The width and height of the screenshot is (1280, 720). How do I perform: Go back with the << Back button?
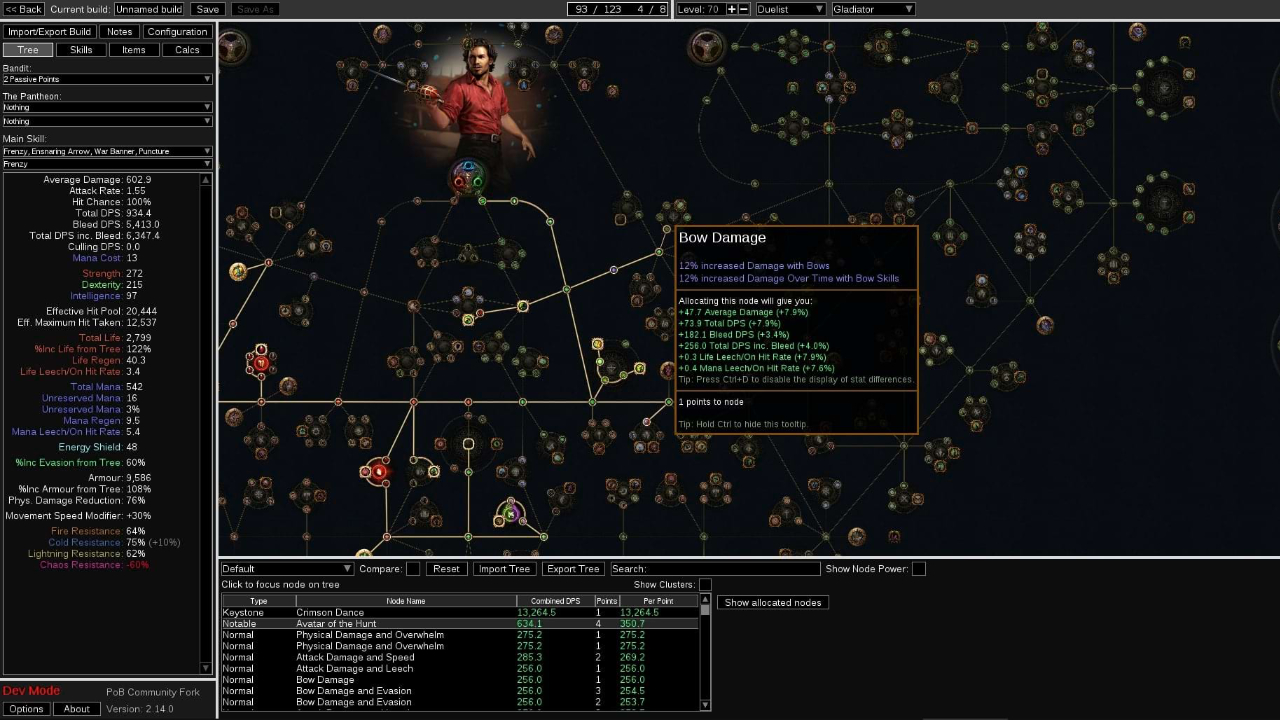coord(23,9)
